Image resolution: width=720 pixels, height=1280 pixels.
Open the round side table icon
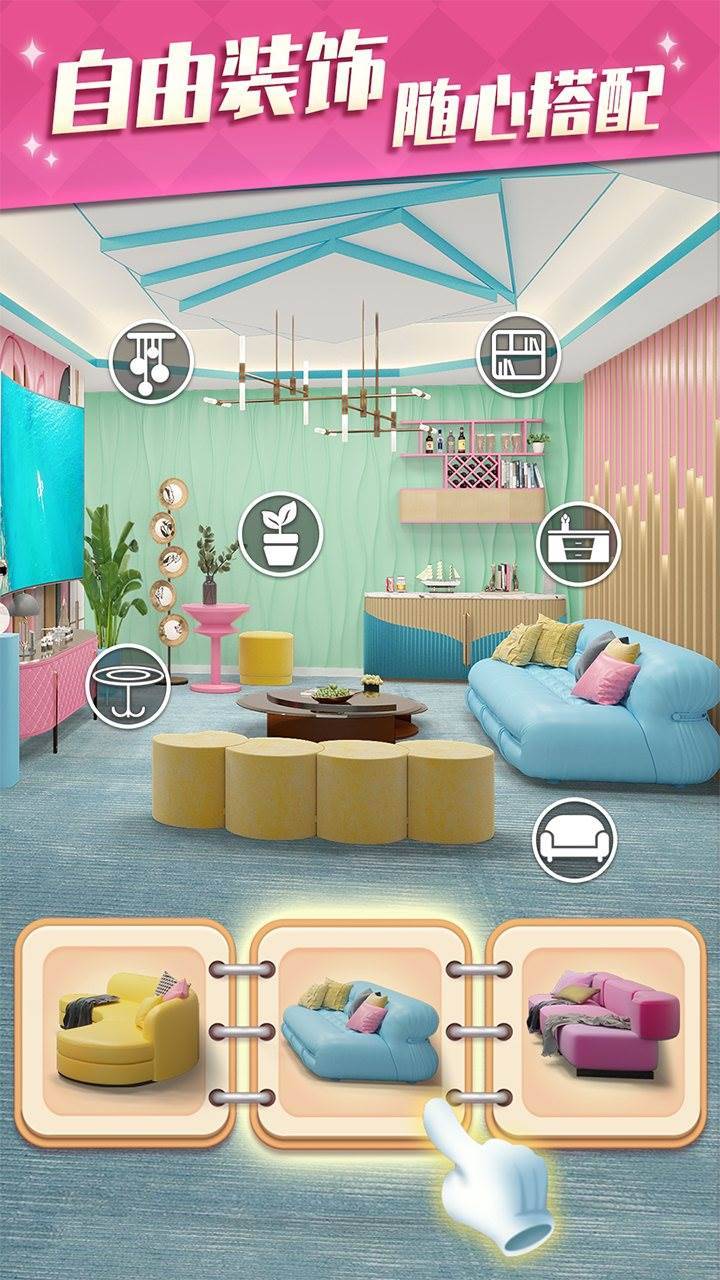[127, 686]
